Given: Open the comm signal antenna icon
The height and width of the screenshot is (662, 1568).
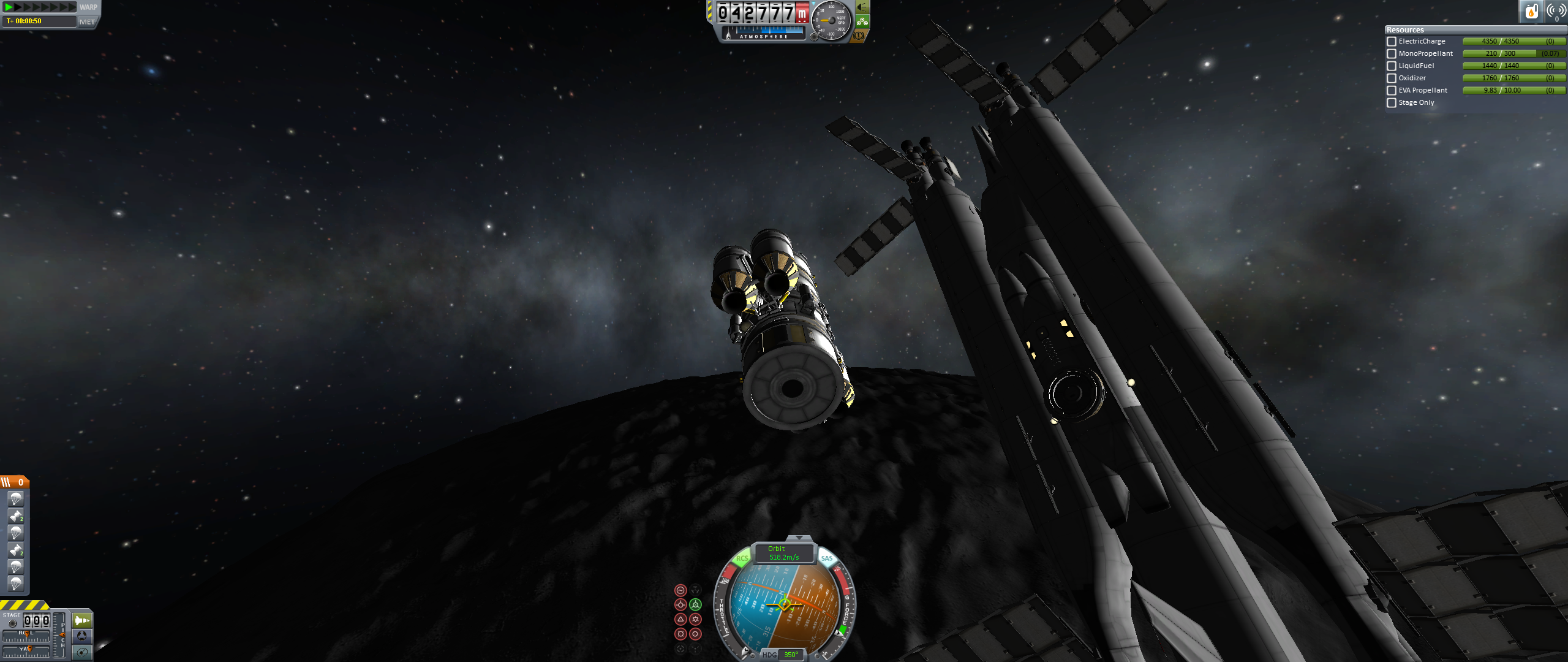Looking at the screenshot, I should [1556, 11].
